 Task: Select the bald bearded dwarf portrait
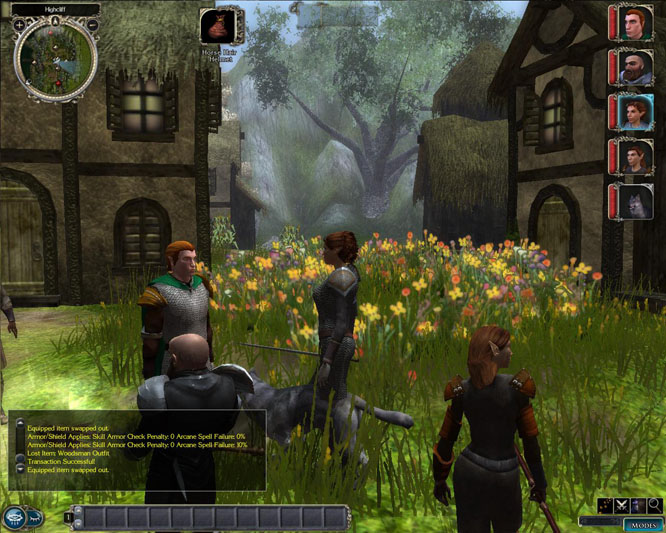[x=634, y=68]
